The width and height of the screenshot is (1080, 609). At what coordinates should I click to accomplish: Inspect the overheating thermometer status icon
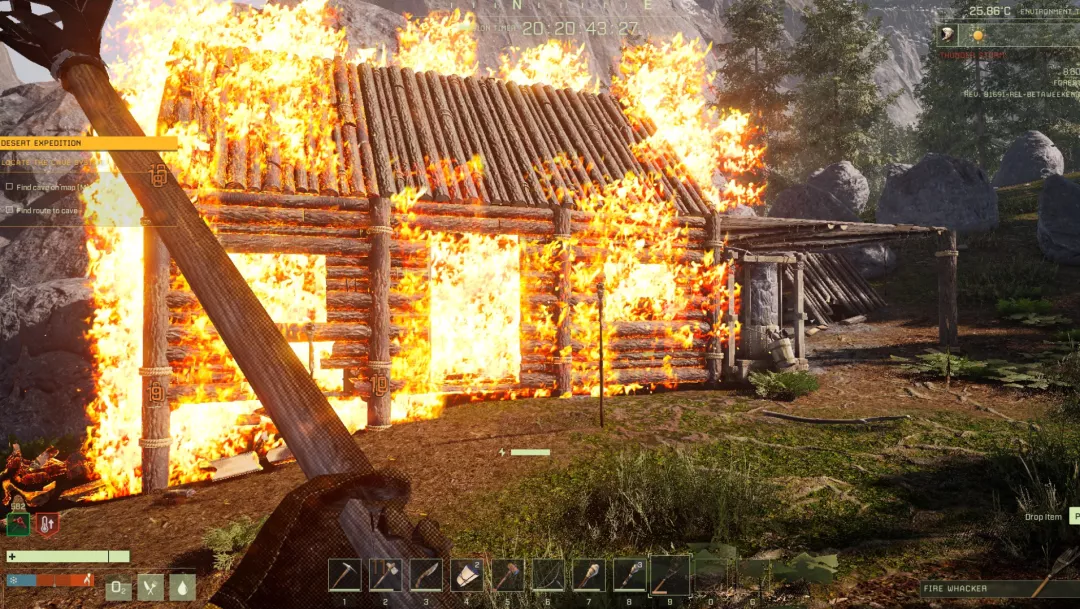click(x=47, y=523)
